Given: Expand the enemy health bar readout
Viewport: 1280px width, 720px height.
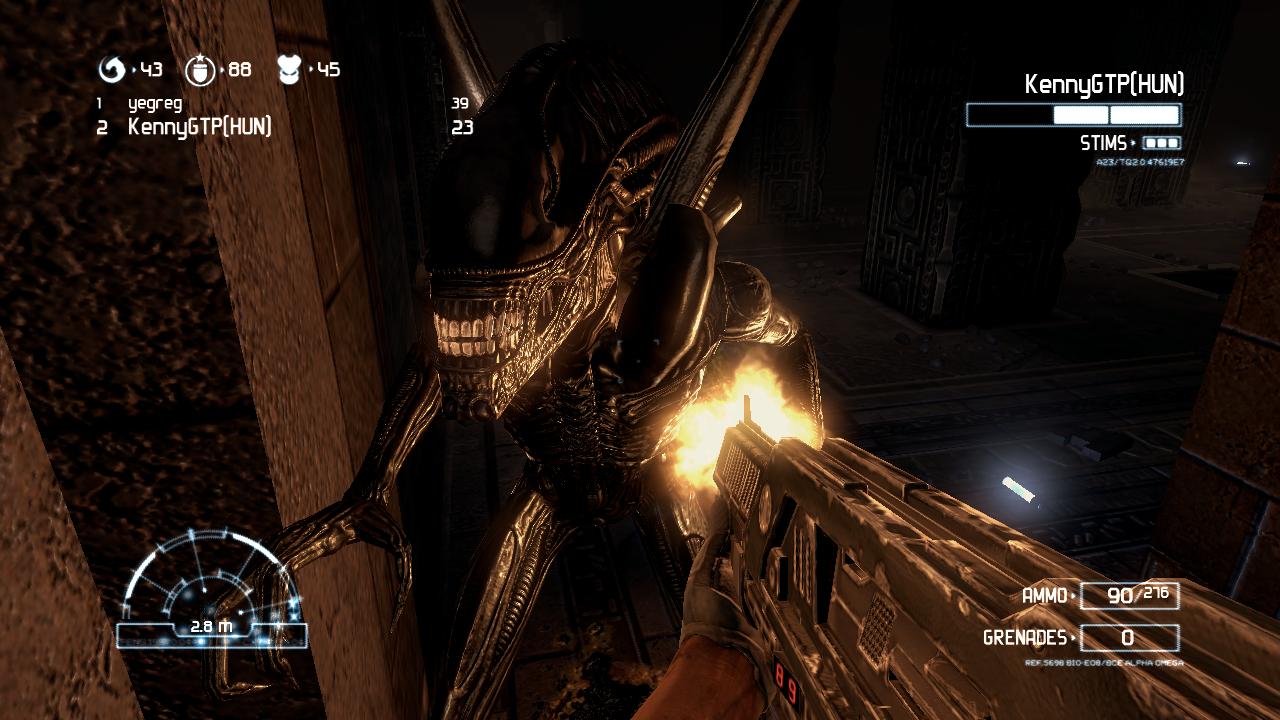Looking at the screenshot, I should (x=1072, y=115).
